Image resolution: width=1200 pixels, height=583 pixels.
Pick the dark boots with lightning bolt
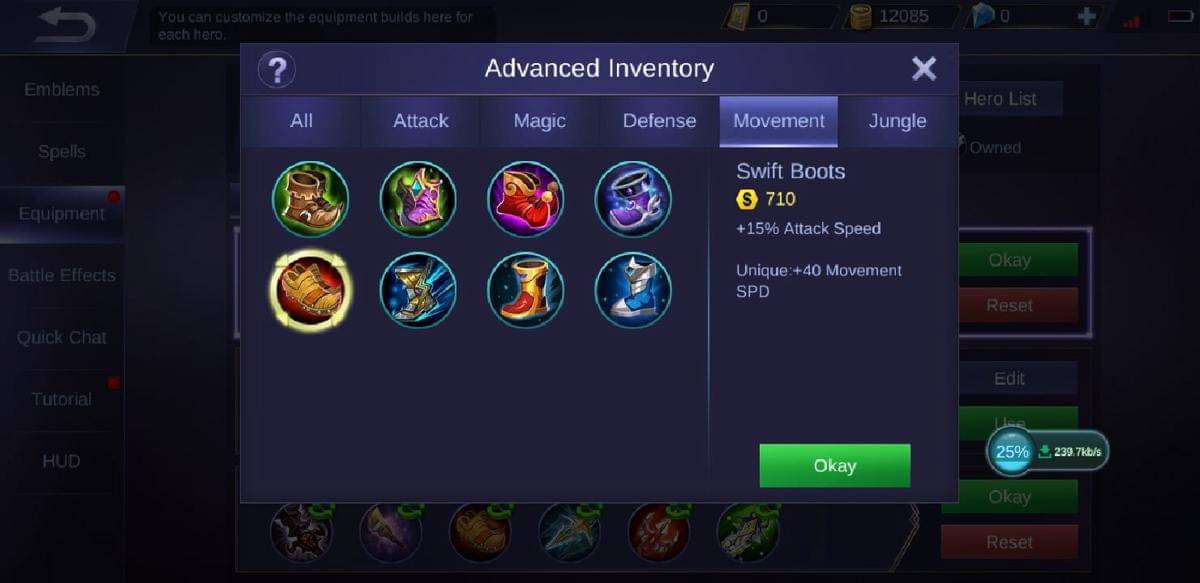point(418,290)
